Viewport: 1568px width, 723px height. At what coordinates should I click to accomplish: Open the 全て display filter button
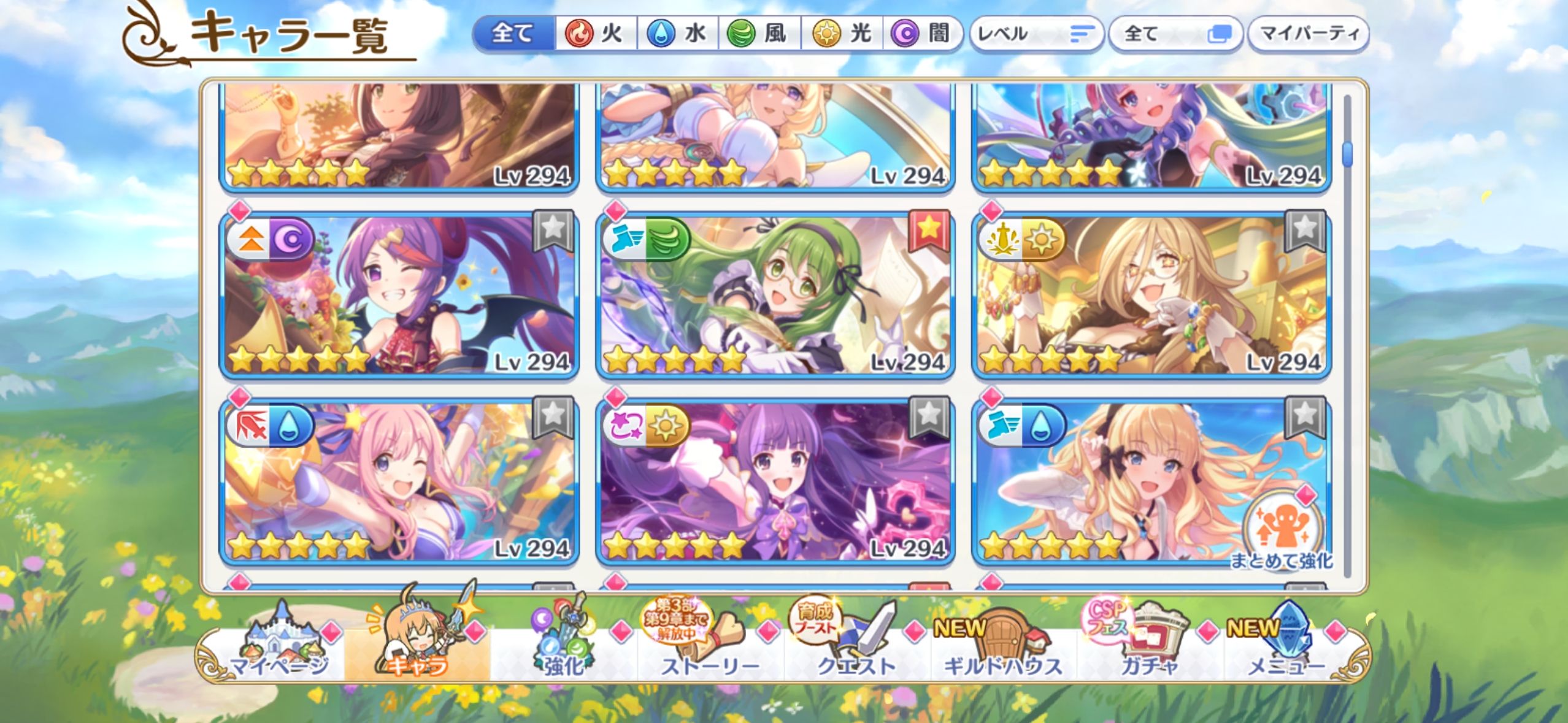(x=1174, y=33)
